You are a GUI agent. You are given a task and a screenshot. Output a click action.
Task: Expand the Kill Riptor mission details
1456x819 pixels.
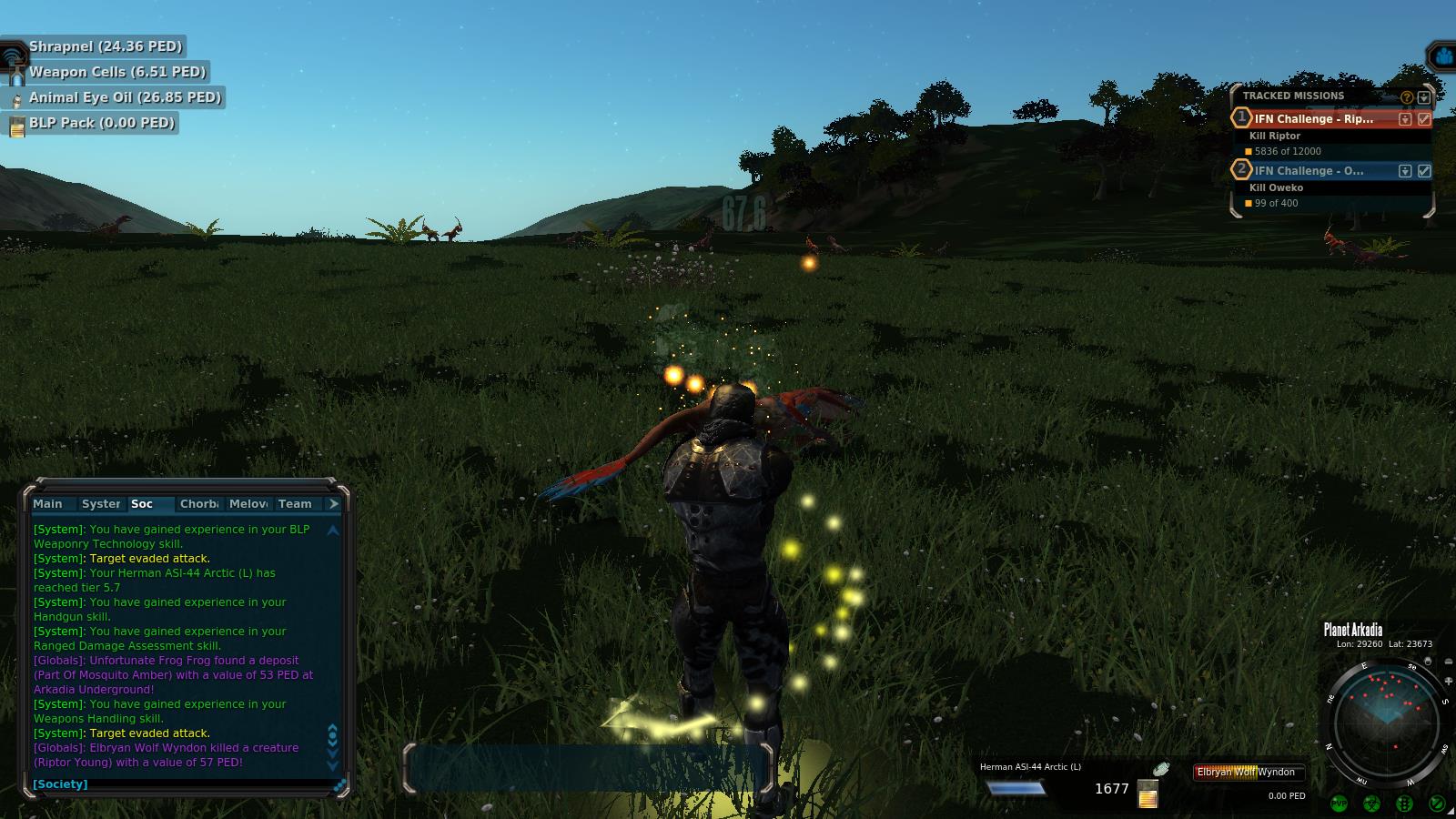click(x=1405, y=119)
